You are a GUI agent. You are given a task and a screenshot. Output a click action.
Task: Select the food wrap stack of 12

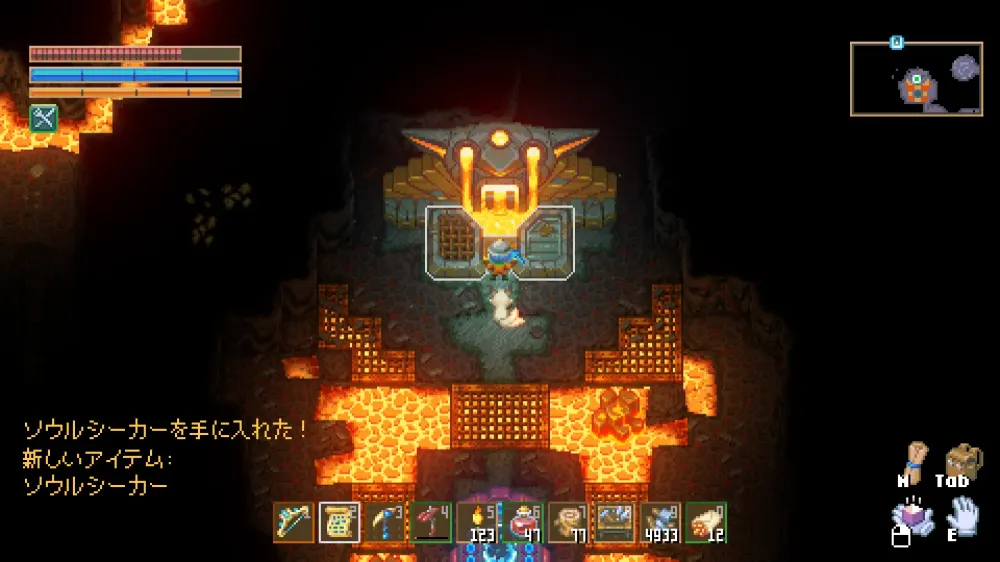coord(707,522)
